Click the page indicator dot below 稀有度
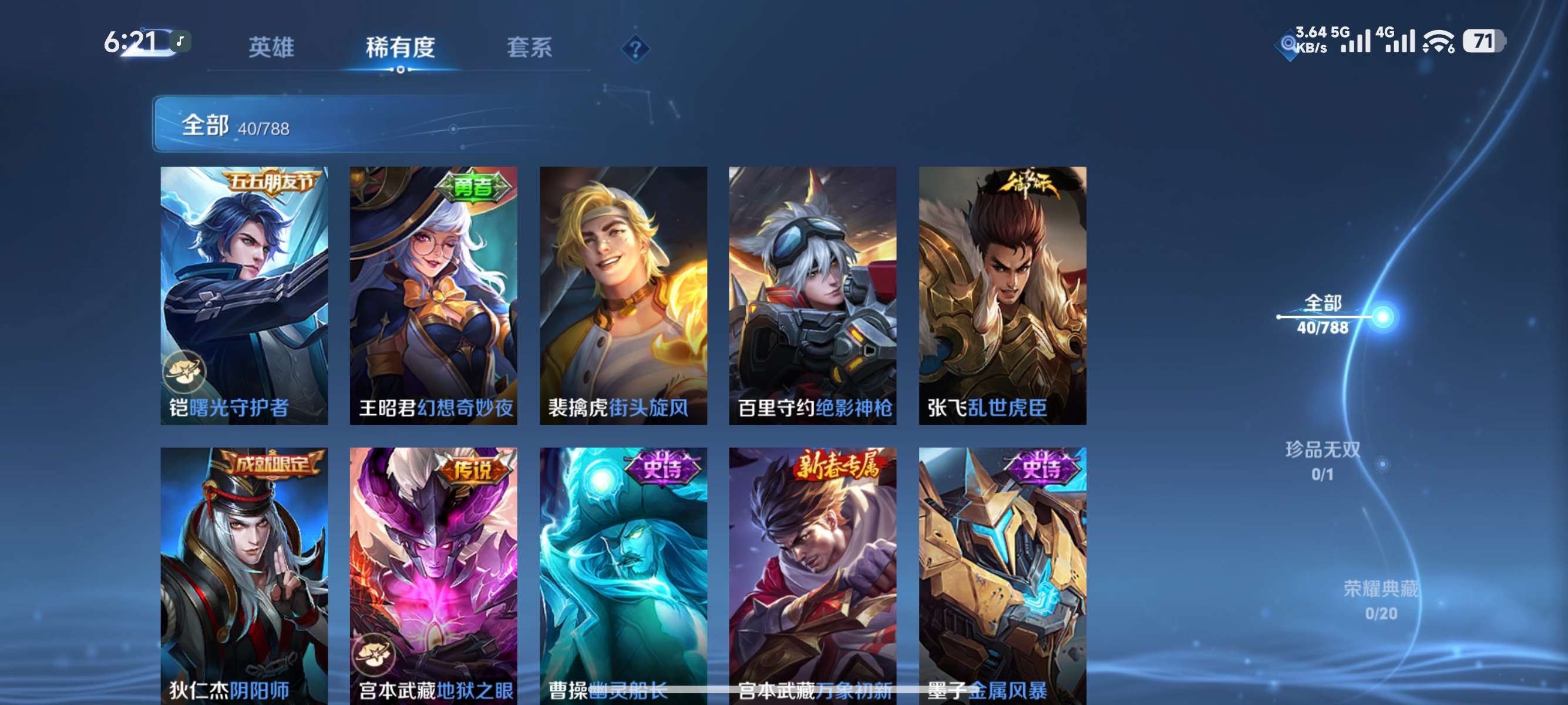Viewport: 1568px width, 705px height. tap(401, 70)
